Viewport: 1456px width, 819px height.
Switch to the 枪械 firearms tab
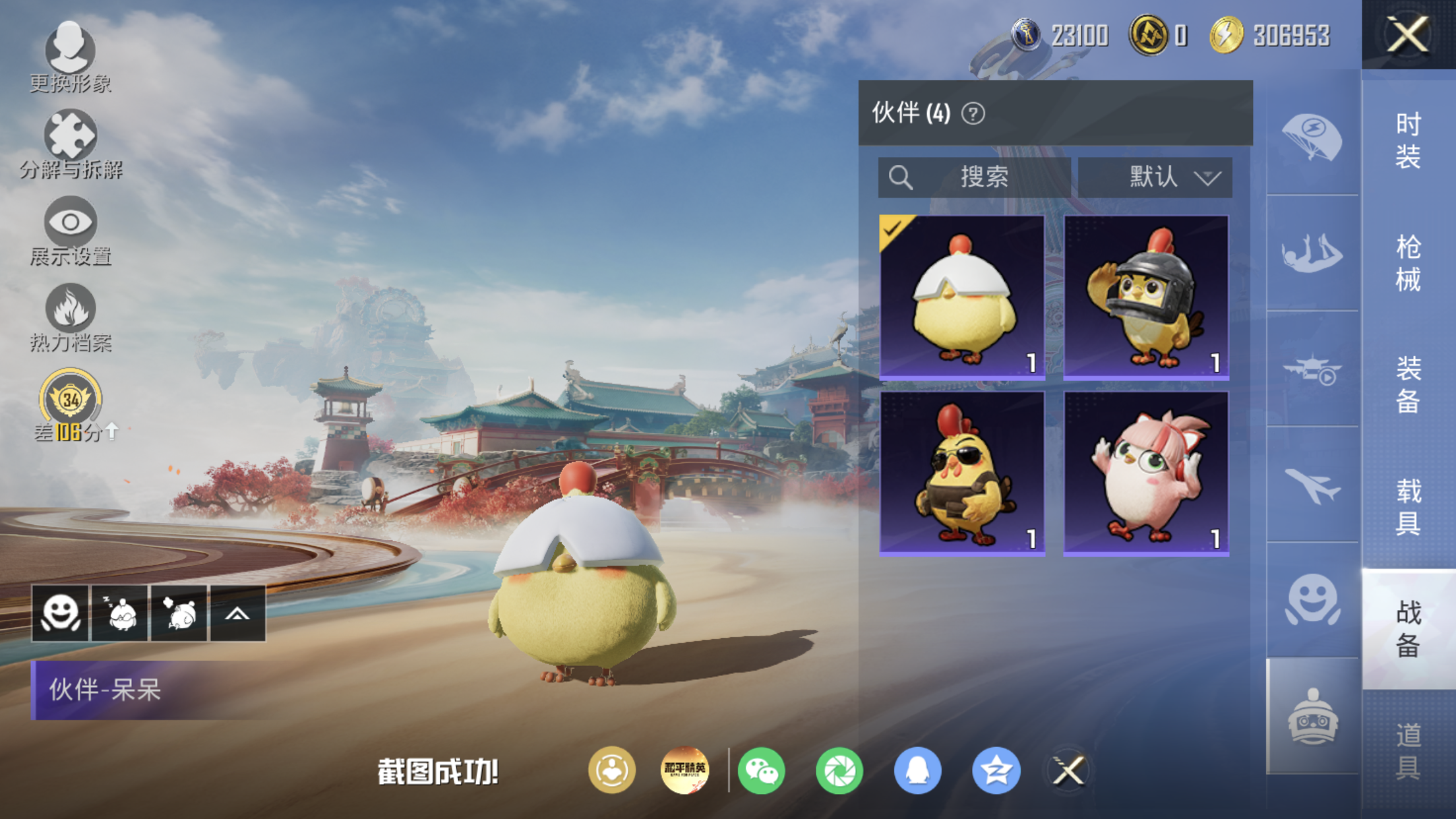[x=1408, y=263]
